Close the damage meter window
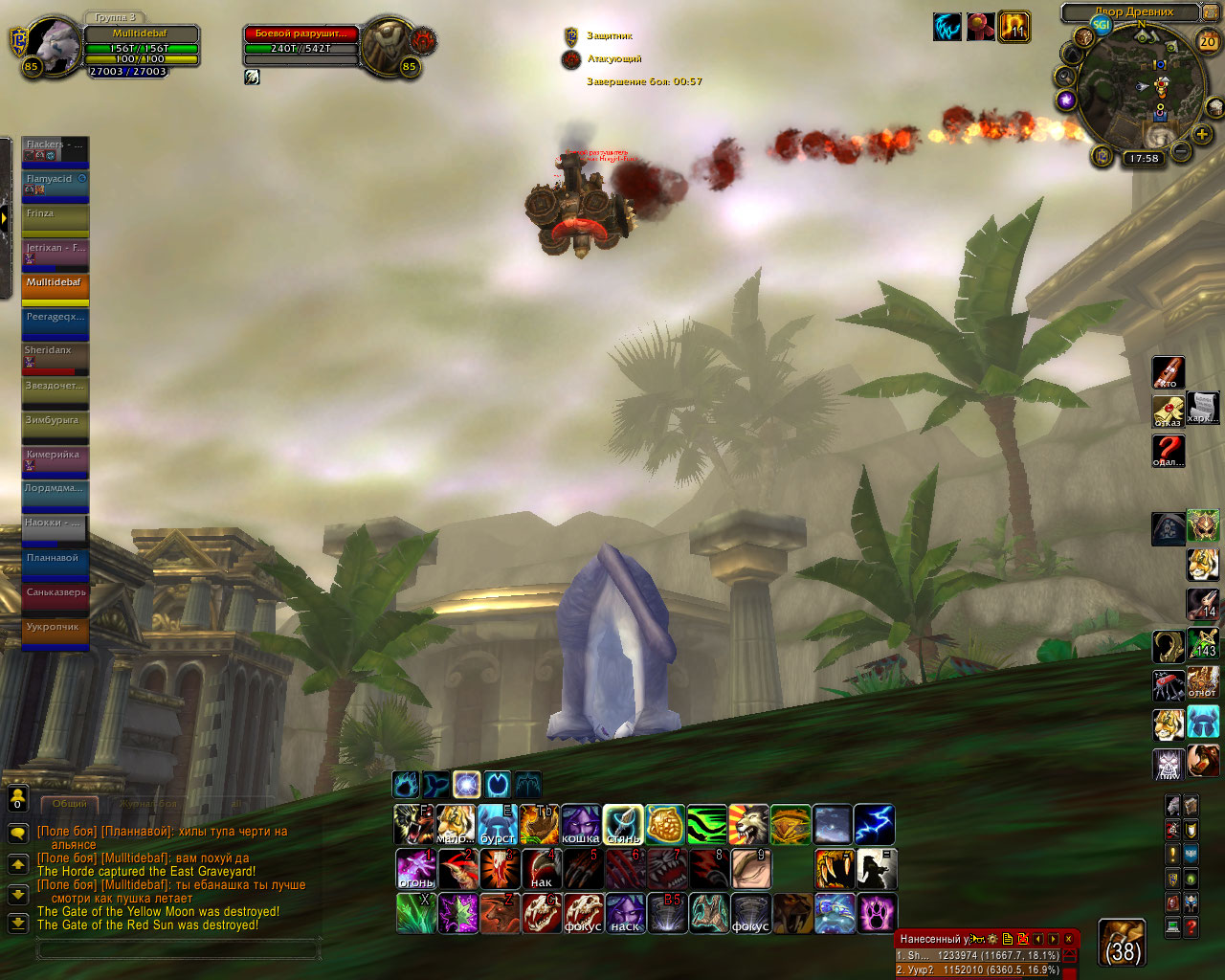This screenshot has width=1225, height=980. pyautogui.click(x=1069, y=939)
